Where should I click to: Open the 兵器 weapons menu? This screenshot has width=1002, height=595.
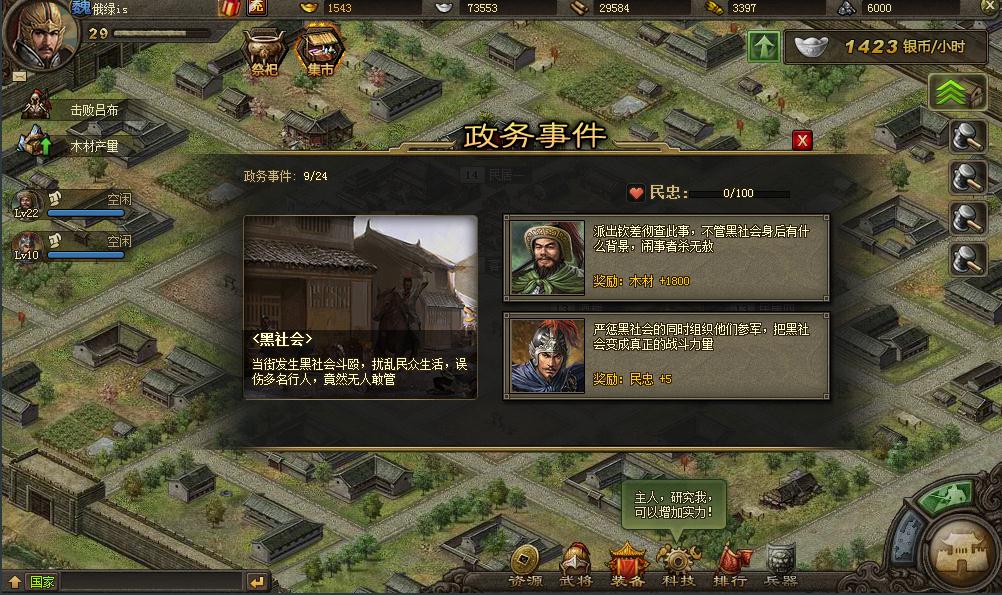click(x=780, y=568)
